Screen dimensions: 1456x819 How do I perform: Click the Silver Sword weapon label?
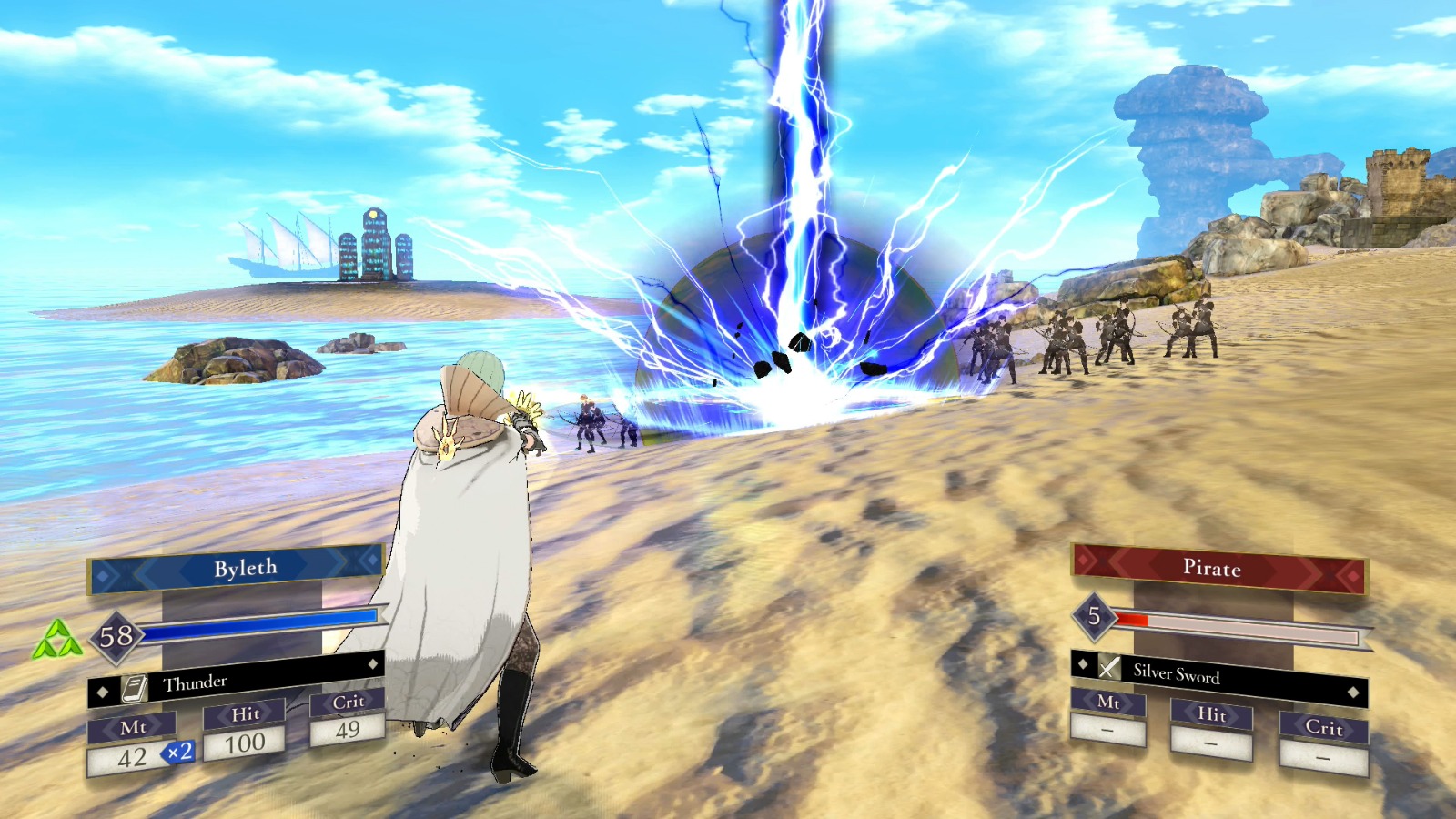coord(1178,675)
